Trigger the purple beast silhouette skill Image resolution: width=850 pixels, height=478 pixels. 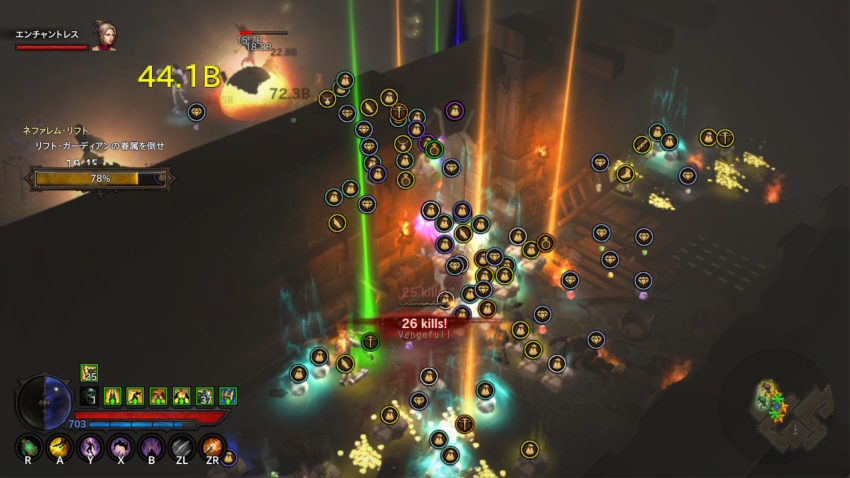(x=121, y=446)
